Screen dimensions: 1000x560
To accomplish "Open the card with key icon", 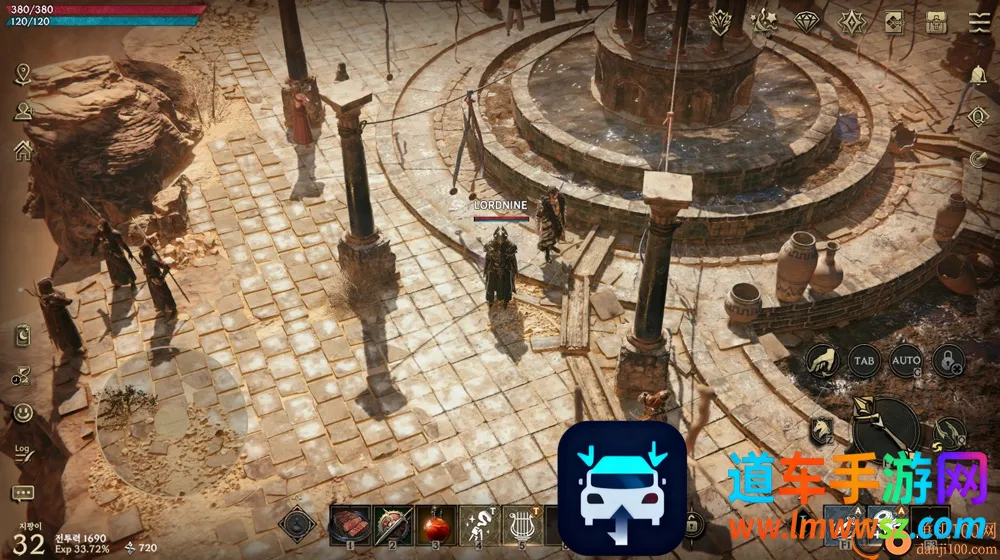I will (x=894, y=21).
